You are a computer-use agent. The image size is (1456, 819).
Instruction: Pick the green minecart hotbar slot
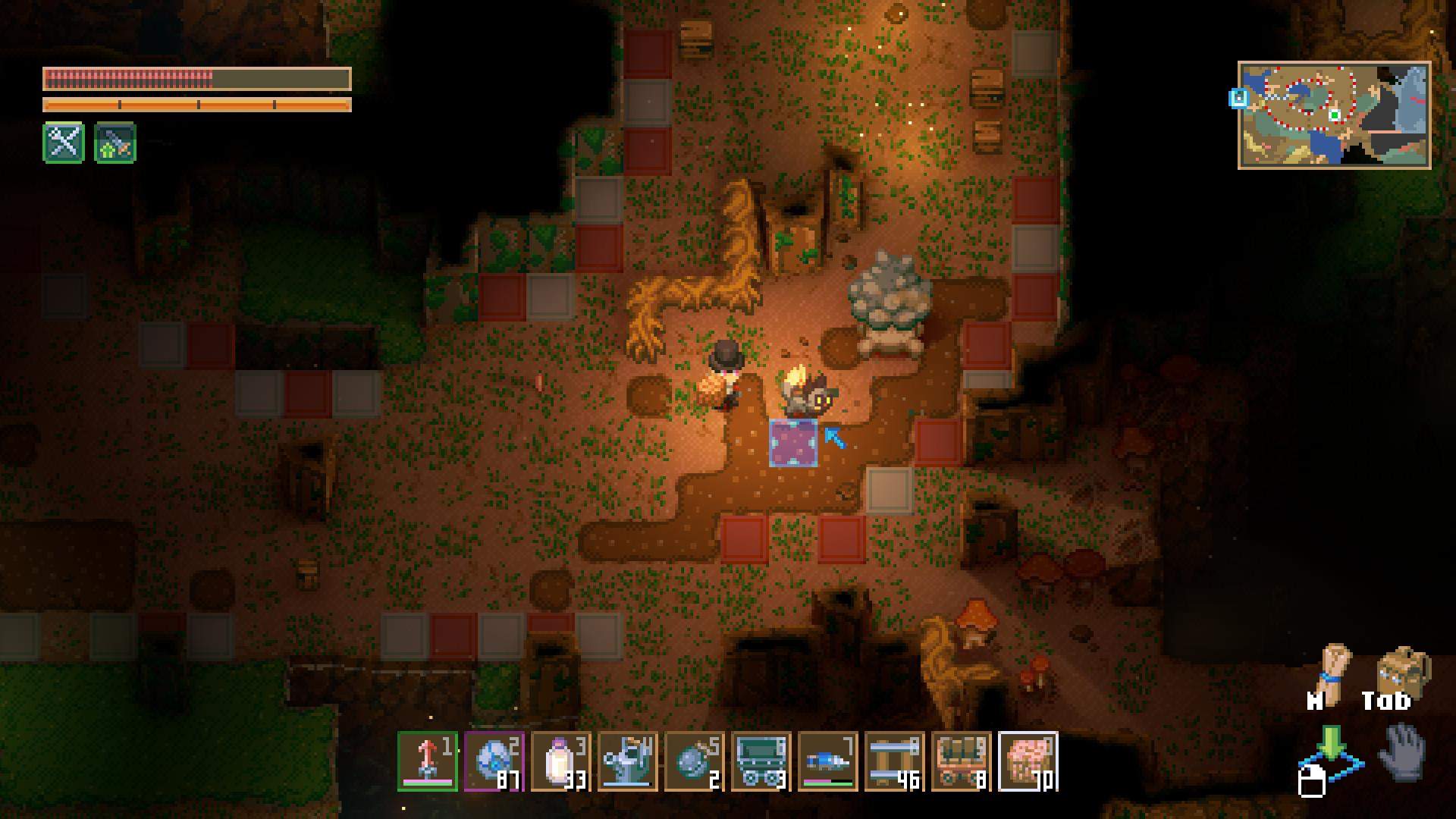761,761
